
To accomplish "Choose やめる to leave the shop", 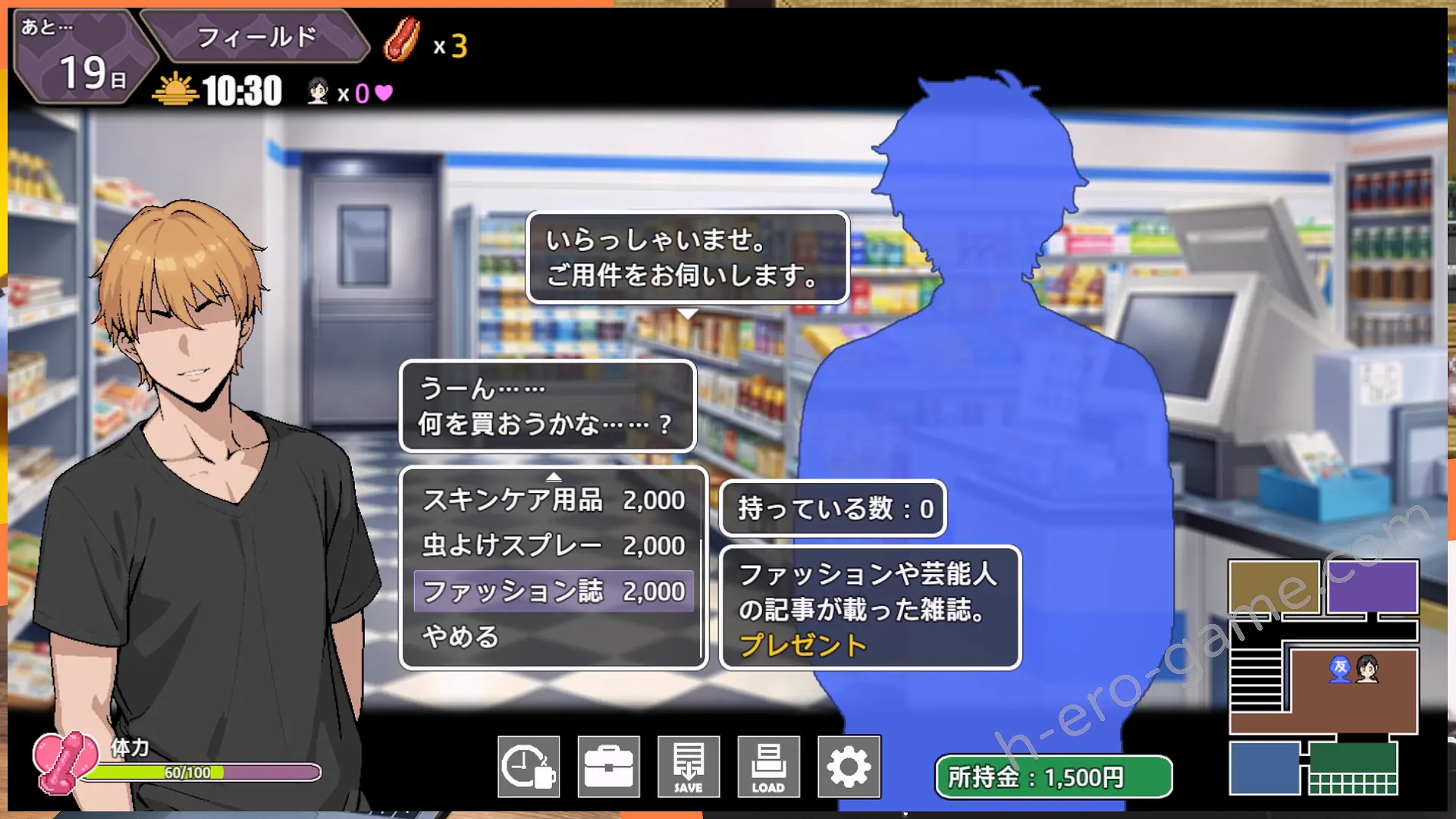I will 461,637.
